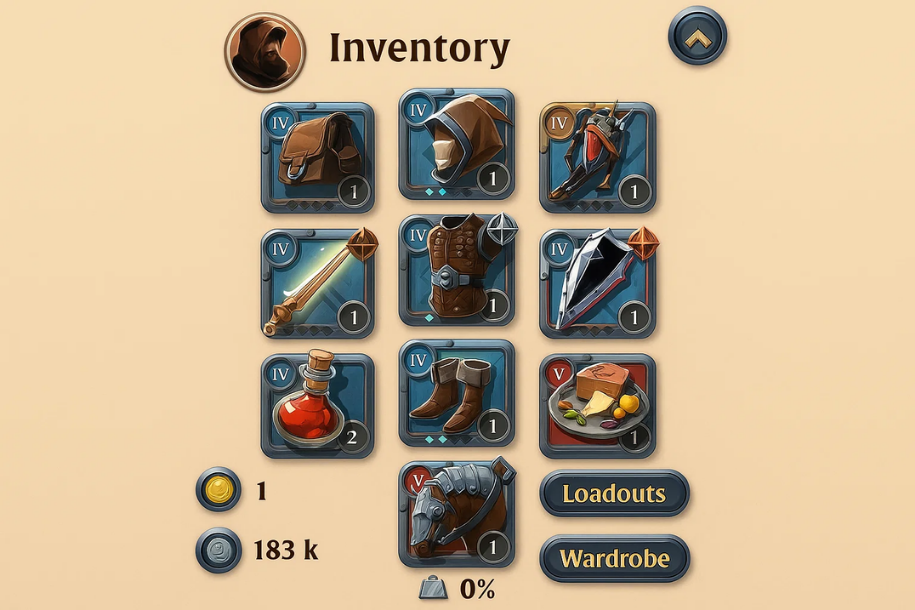Image resolution: width=915 pixels, height=610 pixels.
Task: Select the armored horse mount slot
Action: point(457,514)
